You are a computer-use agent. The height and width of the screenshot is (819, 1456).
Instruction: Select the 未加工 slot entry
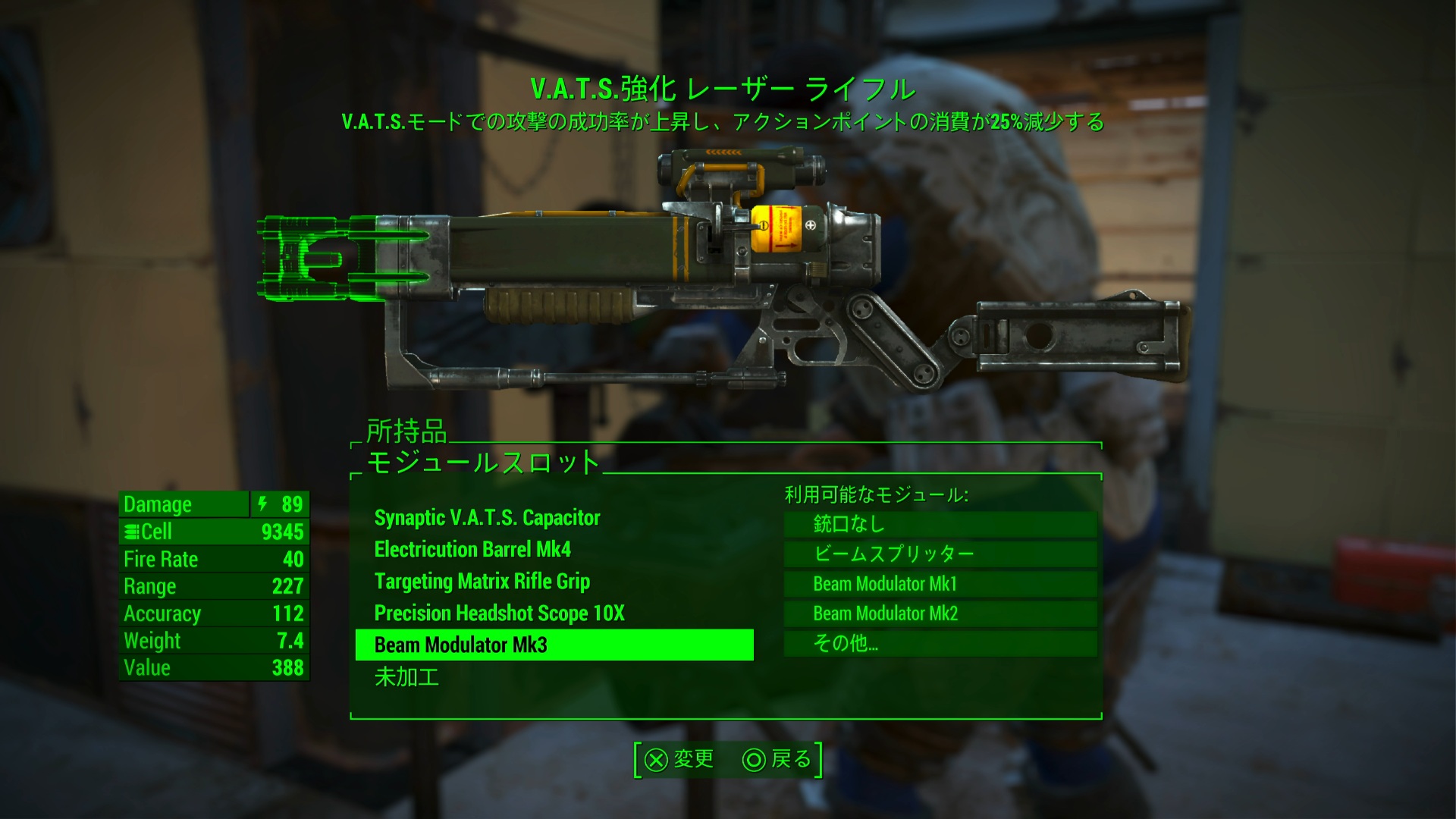click(406, 677)
